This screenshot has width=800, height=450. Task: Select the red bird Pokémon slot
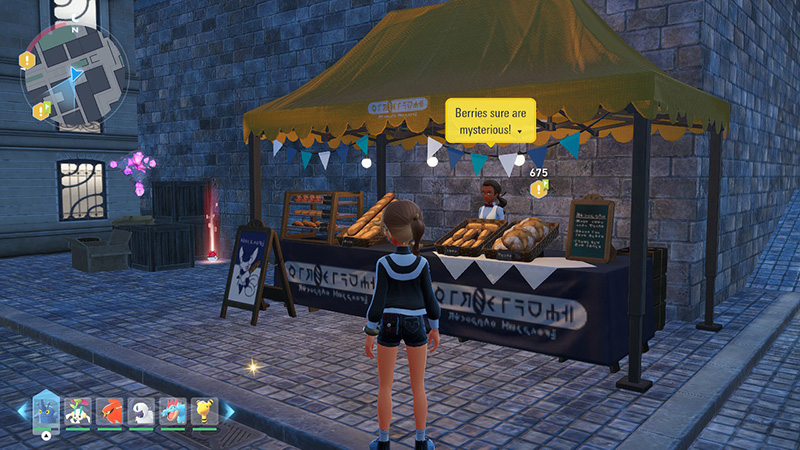[x=110, y=410]
